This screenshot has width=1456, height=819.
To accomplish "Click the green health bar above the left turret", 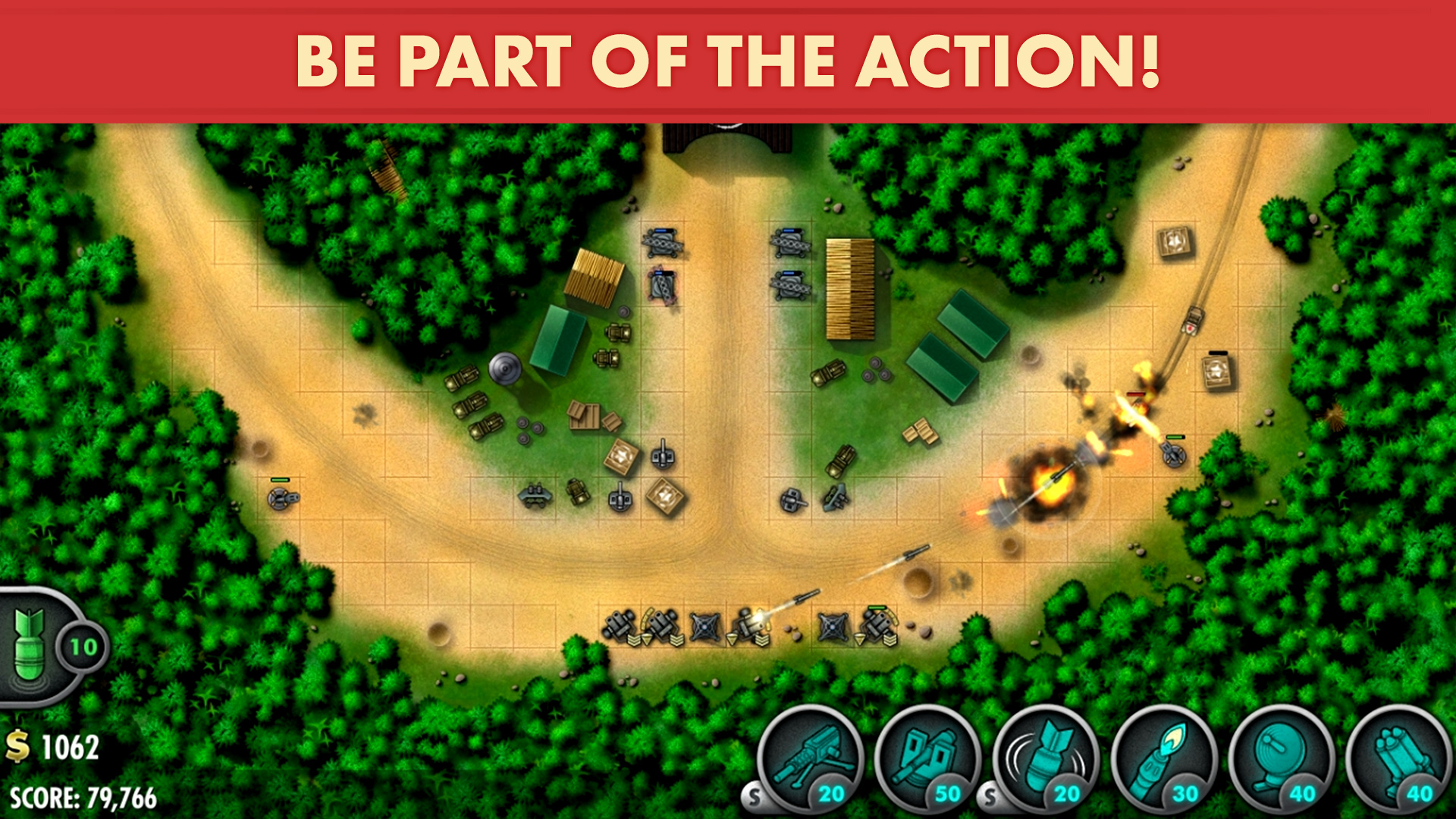I will pos(279,480).
